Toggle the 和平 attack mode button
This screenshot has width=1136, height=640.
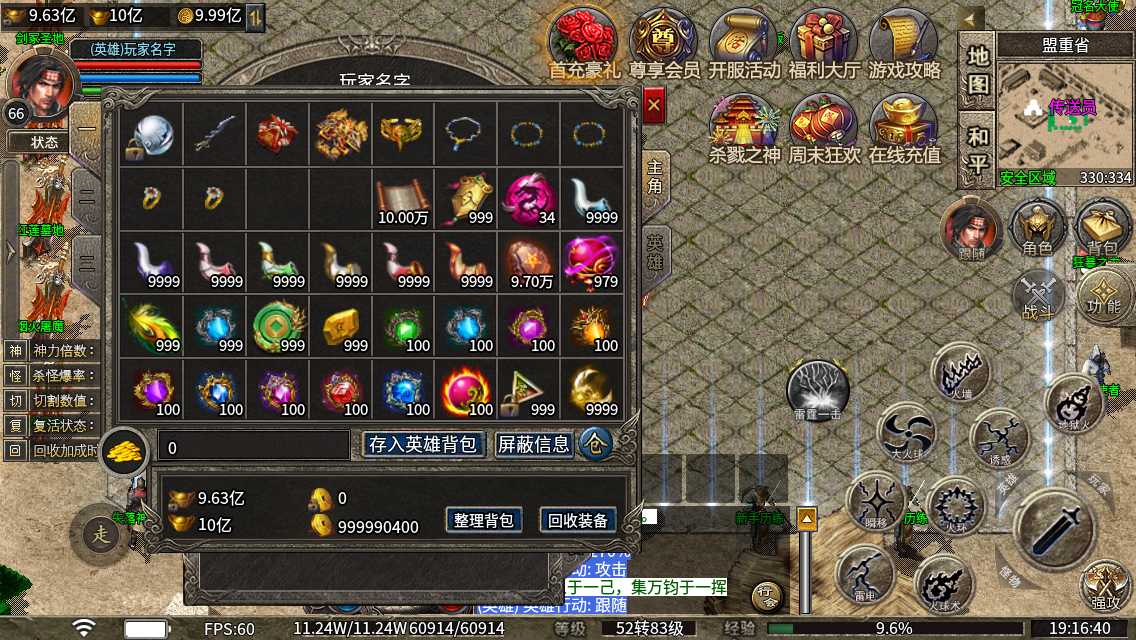click(976, 150)
